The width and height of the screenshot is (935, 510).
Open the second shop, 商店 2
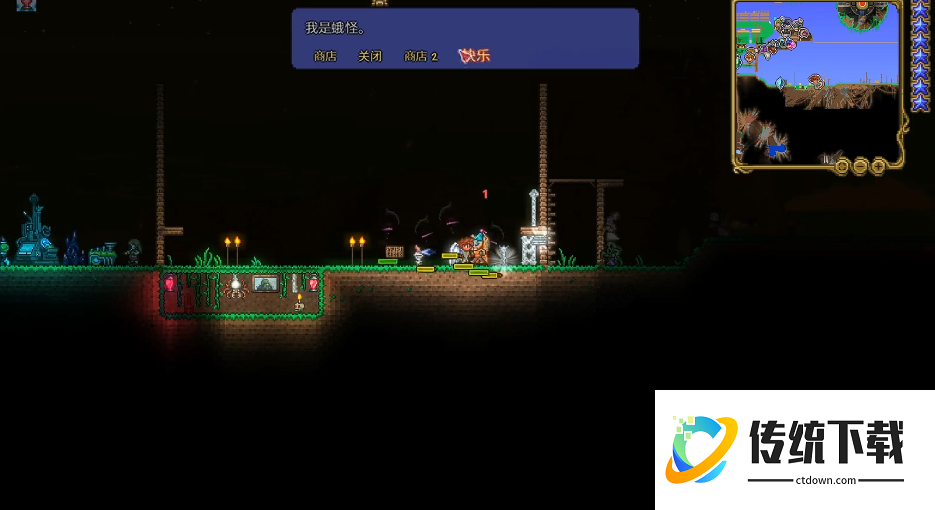[421, 56]
